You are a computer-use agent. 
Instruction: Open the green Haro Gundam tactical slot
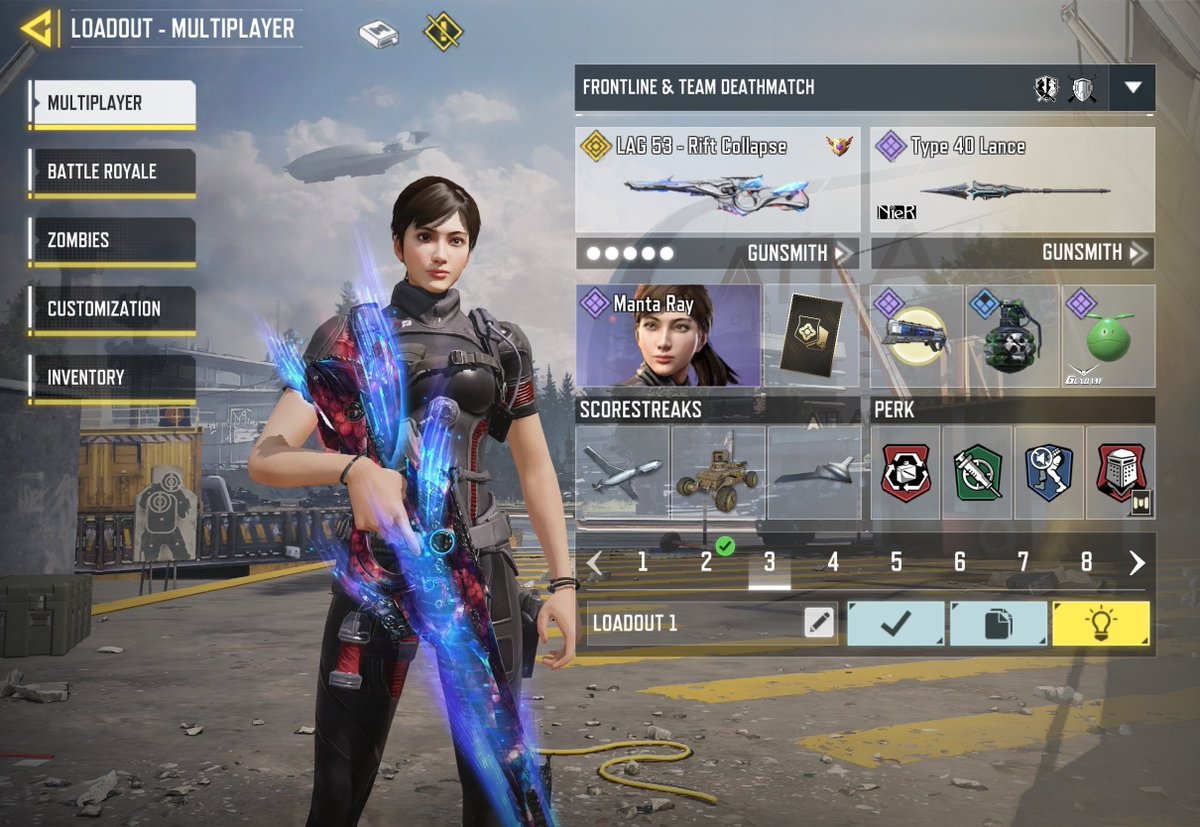pyautogui.click(x=1109, y=336)
